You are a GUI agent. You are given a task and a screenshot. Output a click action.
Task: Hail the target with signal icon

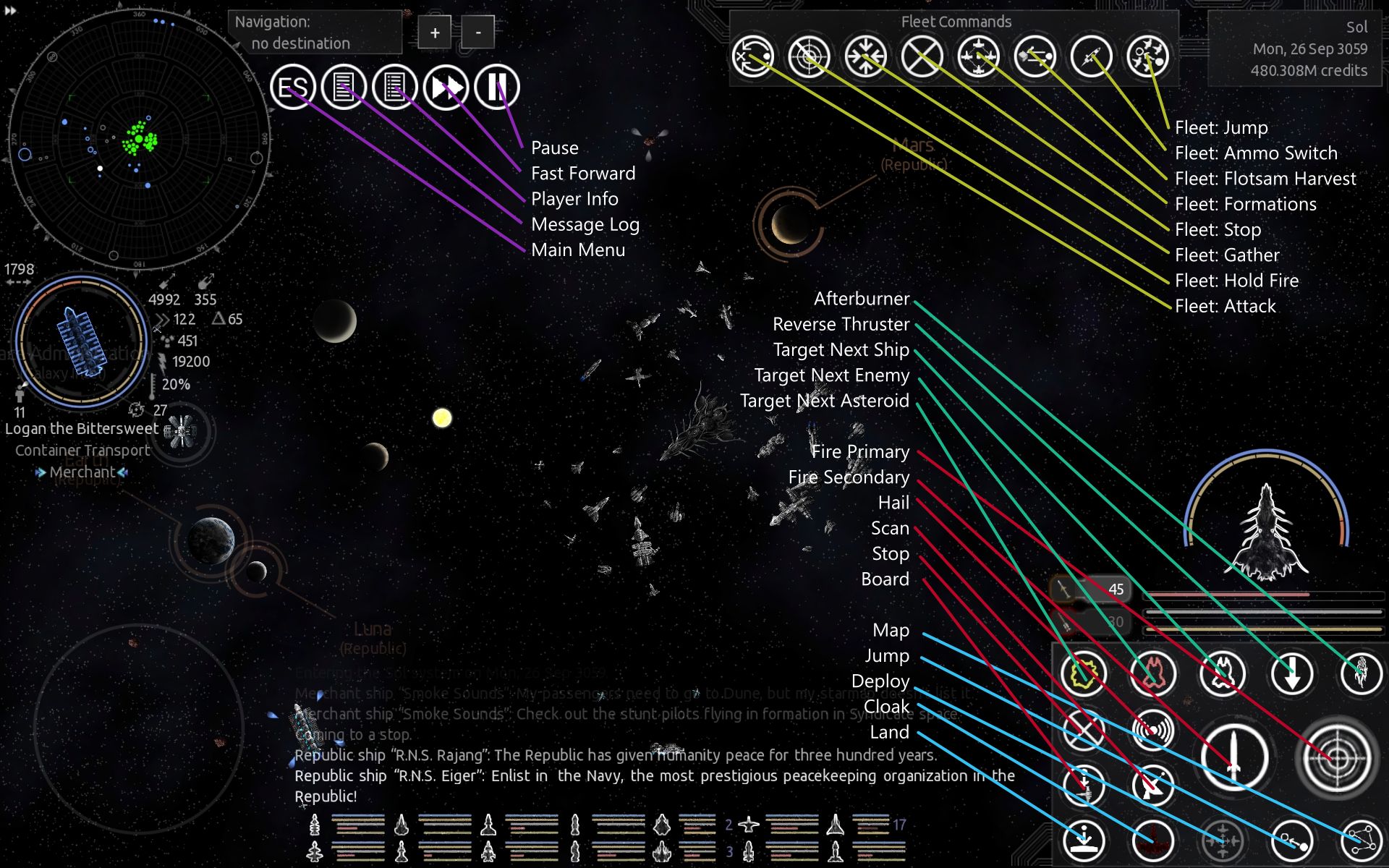(1152, 730)
